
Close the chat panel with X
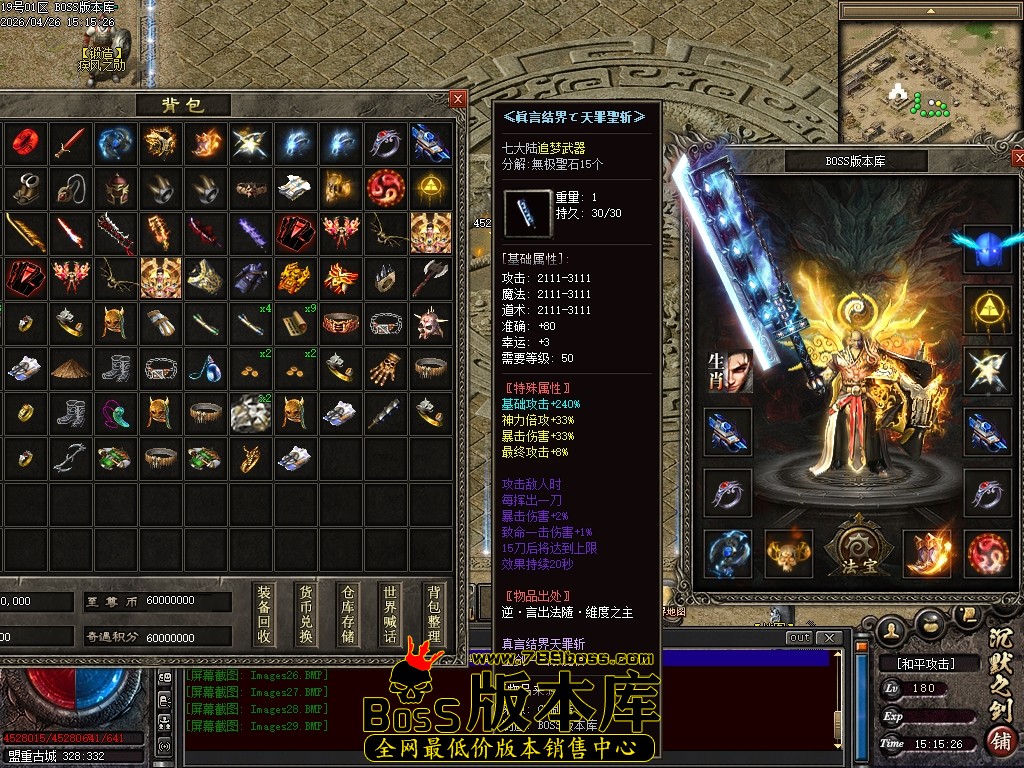pyautogui.click(x=827, y=638)
